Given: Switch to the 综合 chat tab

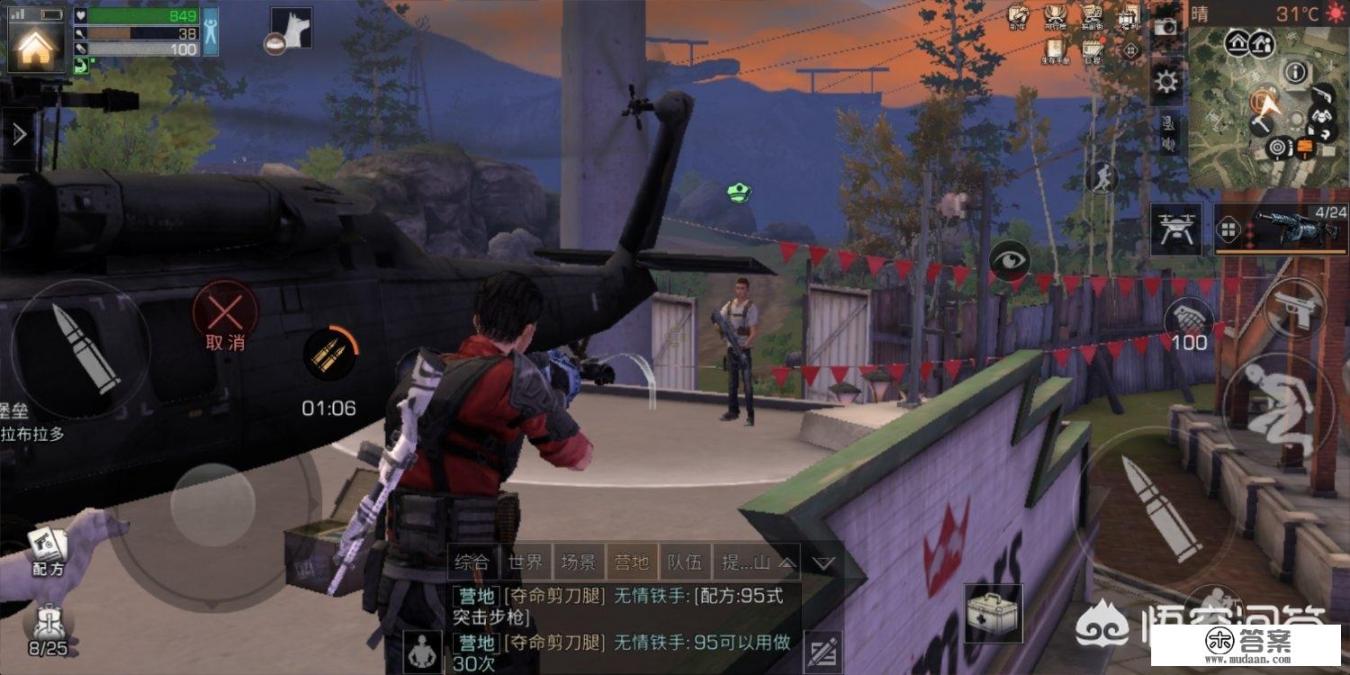Looking at the screenshot, I should pyautogui.click(x=472, y=562).
